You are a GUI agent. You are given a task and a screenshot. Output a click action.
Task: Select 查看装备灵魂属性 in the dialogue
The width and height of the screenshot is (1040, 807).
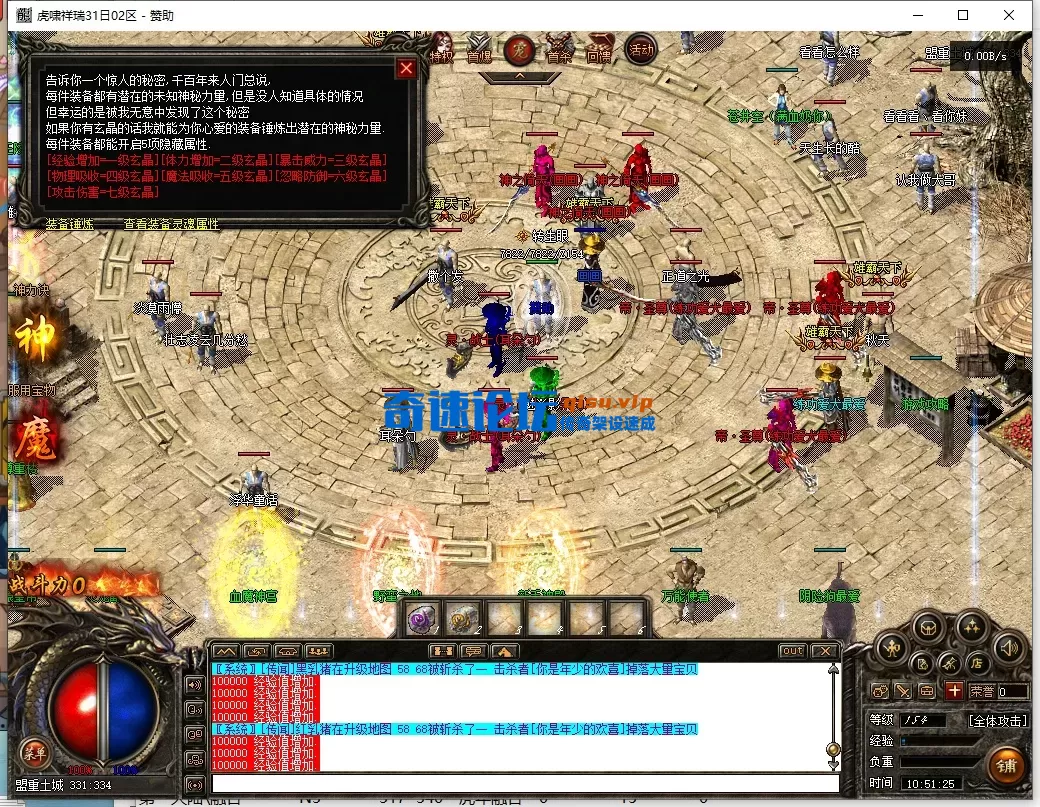tap(171, 224)
